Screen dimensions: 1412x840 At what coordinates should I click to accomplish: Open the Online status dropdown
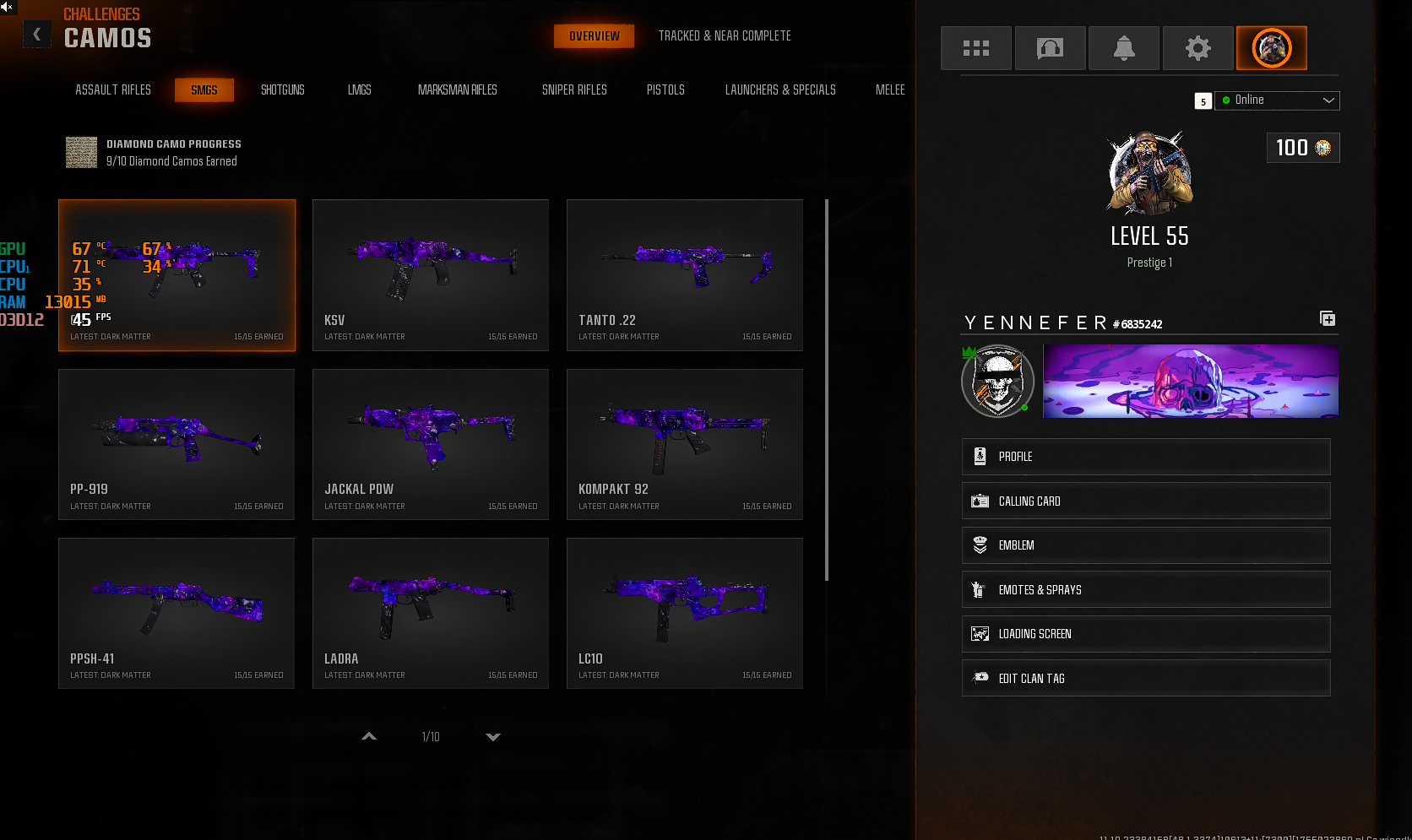(x=1277, y=100)
